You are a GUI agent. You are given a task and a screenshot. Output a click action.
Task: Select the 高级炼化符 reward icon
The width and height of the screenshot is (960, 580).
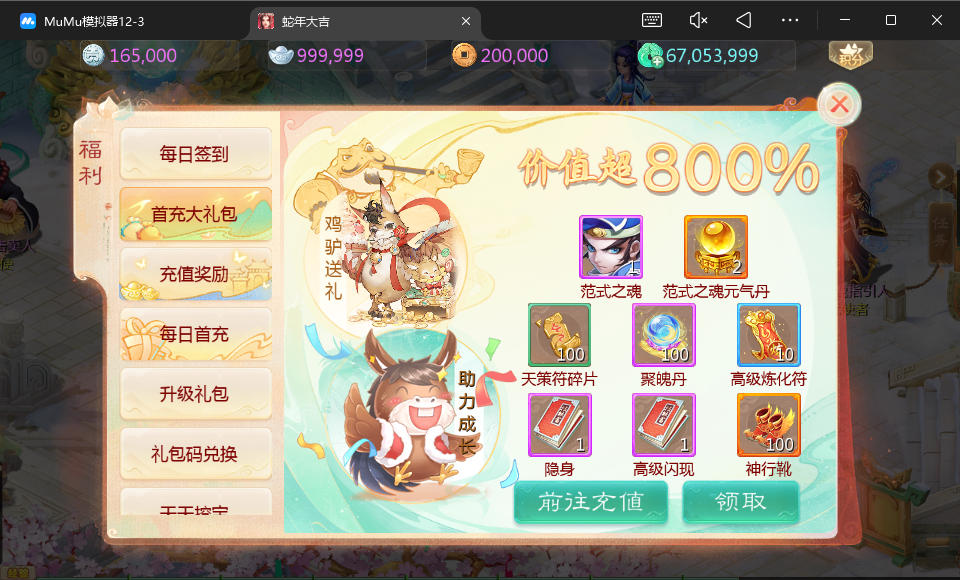click(768, 335)
